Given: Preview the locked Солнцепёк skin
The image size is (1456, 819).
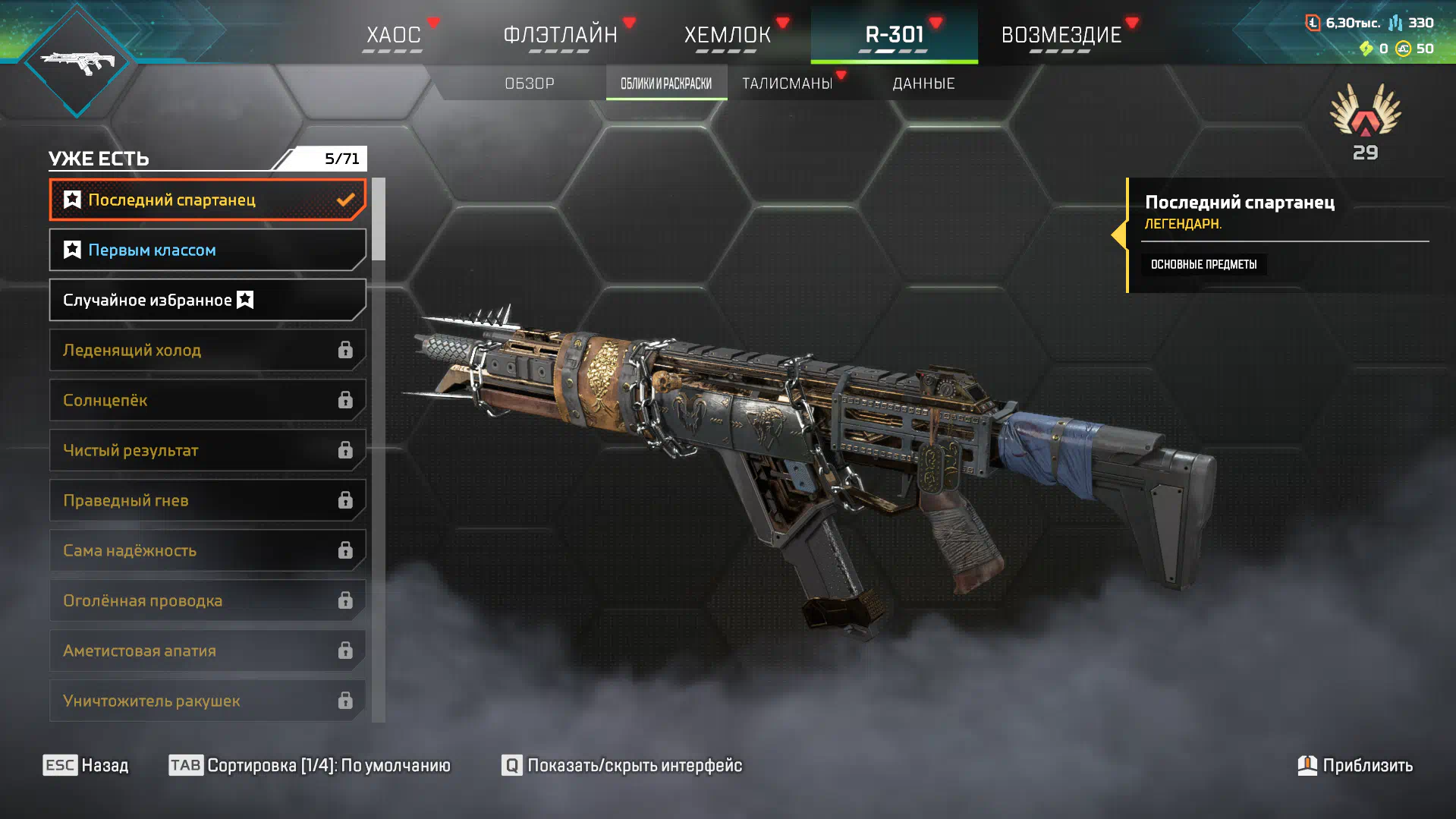Looking at the screenshot, I should tap(207, 400).
